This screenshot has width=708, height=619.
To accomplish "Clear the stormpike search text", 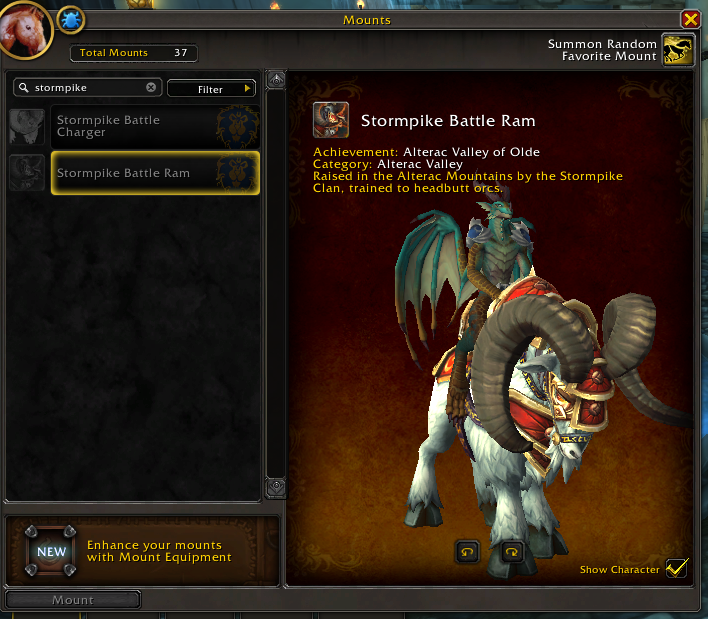I will pos(151,88).
